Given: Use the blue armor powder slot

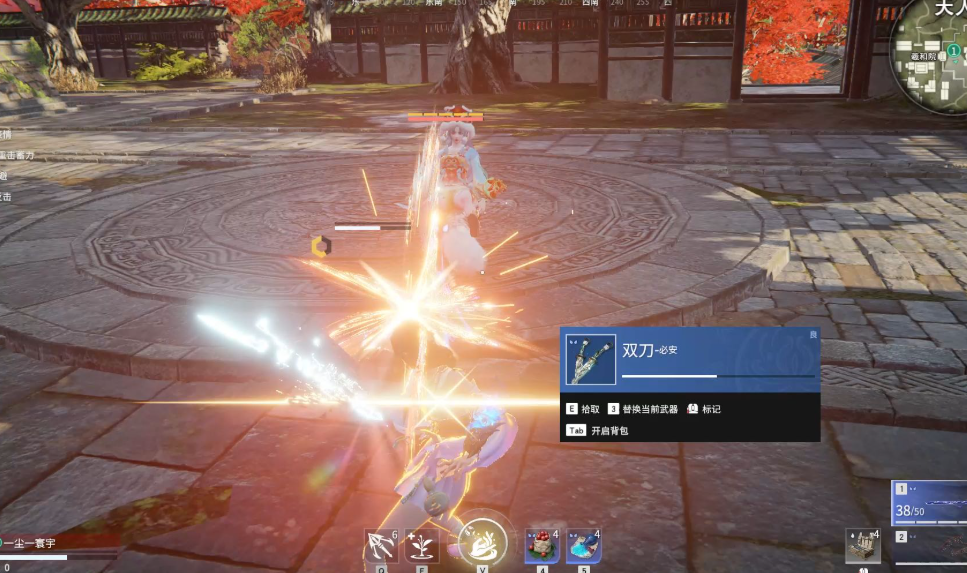Looking at the screenshot, I should coord(583,546).
